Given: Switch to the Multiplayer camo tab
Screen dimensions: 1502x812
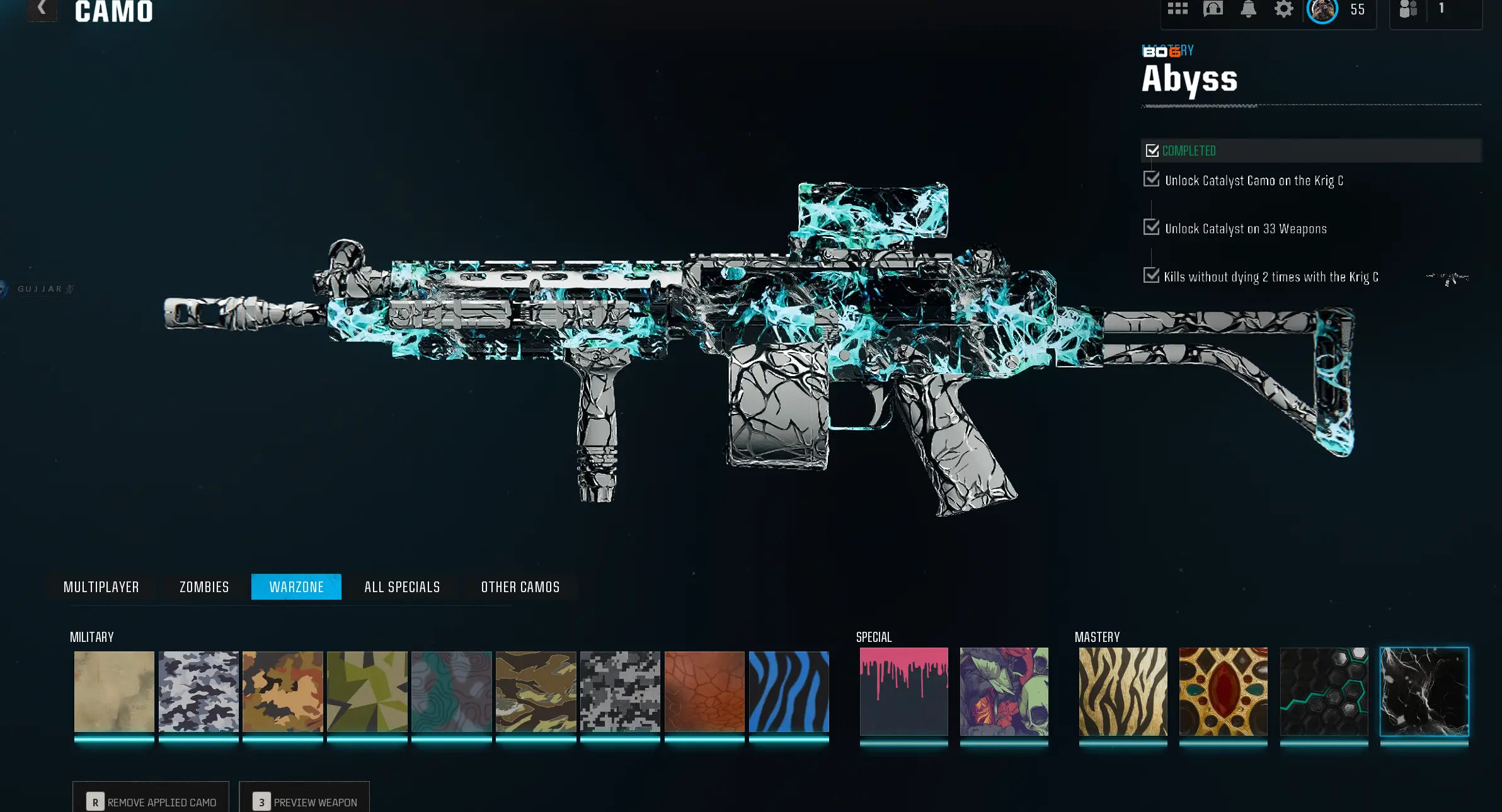Looking at the screenshot, I should pos(101,587).
